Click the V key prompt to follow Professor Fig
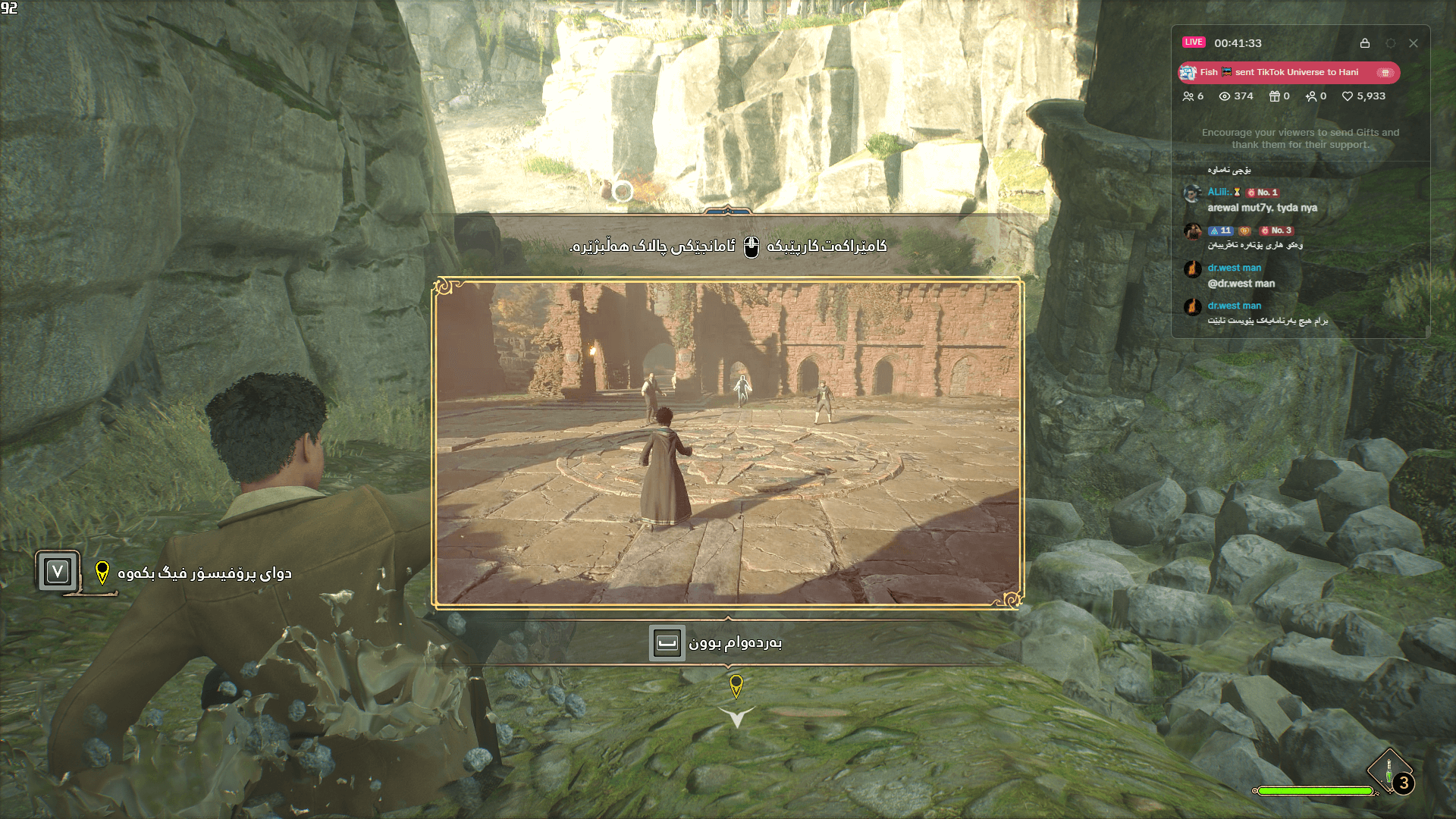Screen dimensions: 1456x819 coord(57,571)
